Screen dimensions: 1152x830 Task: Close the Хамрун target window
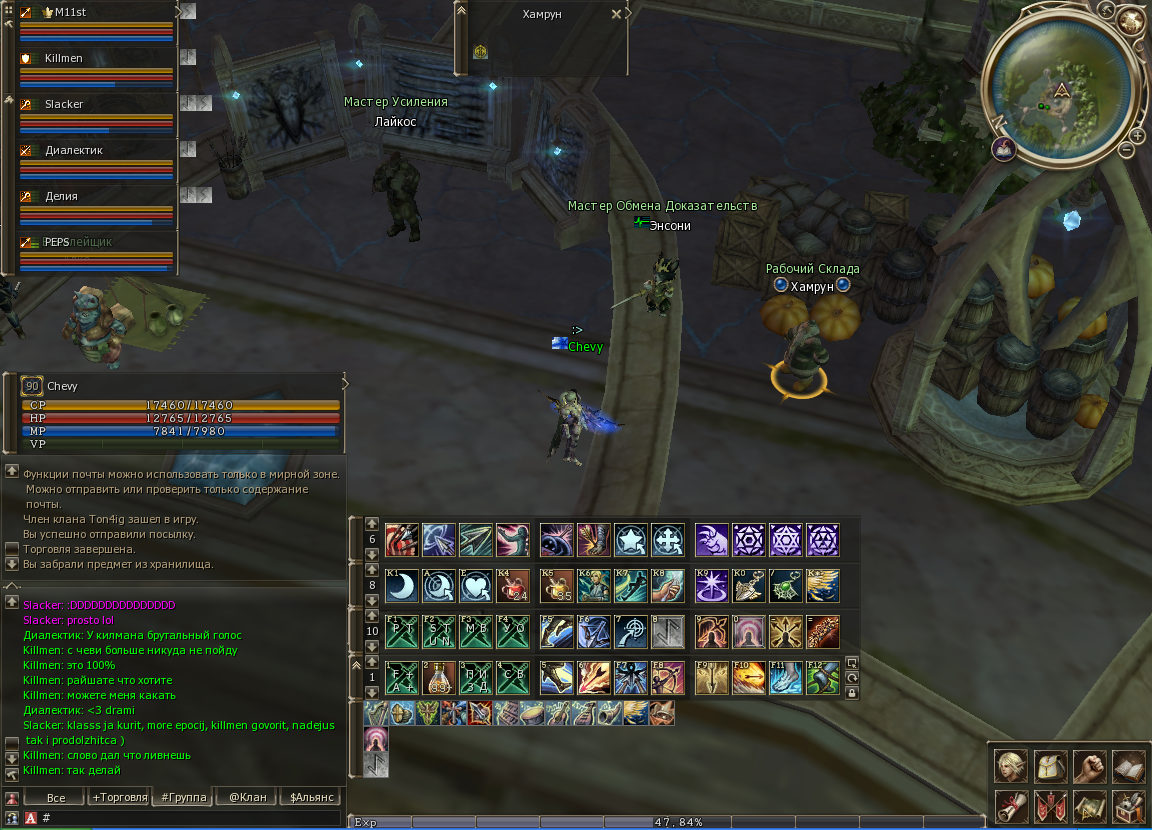click(x=615, y=15)
